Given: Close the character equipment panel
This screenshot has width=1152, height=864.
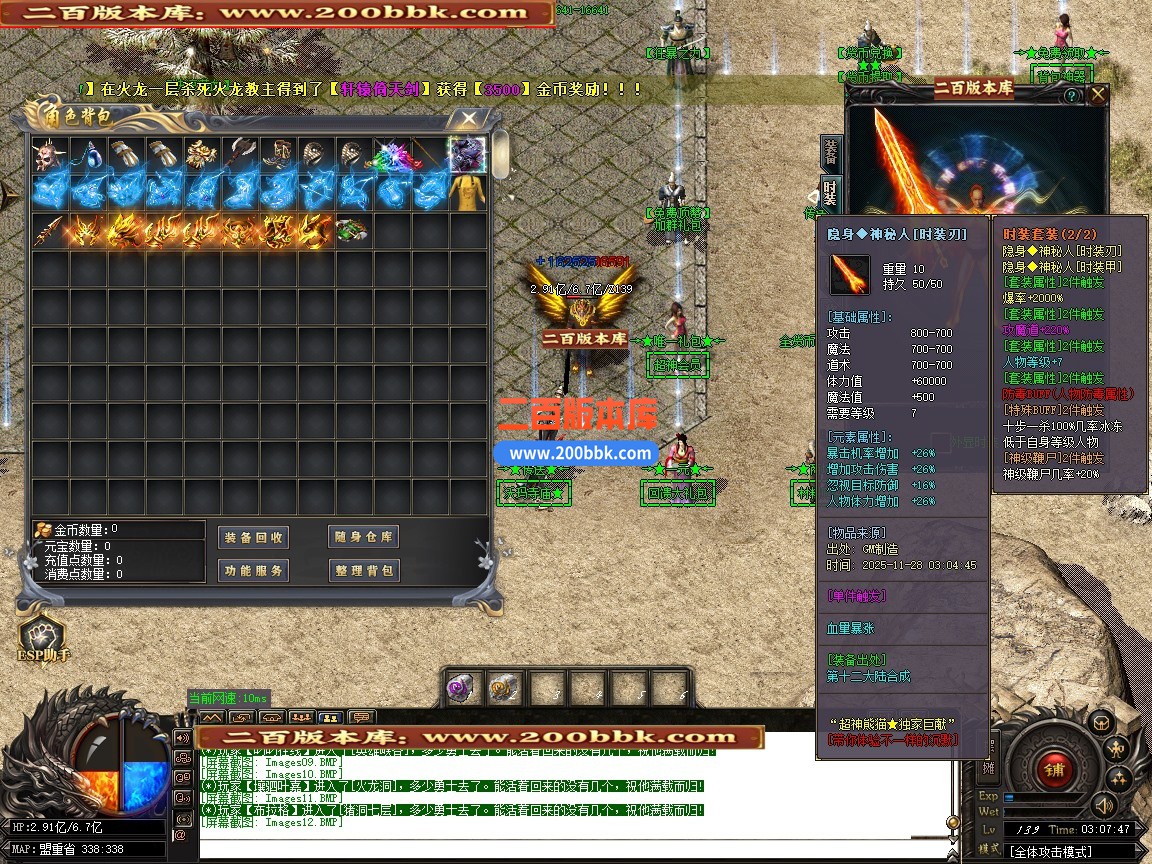Looking at the screenshot, I should click(1098, 95).
